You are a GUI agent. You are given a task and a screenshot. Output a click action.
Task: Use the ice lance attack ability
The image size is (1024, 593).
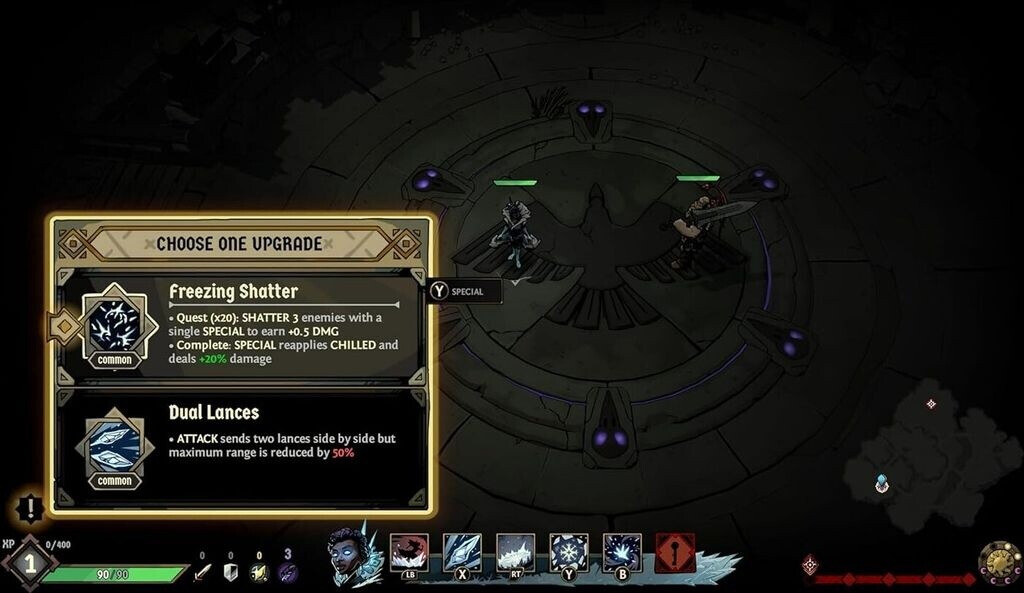click(462, 551)
